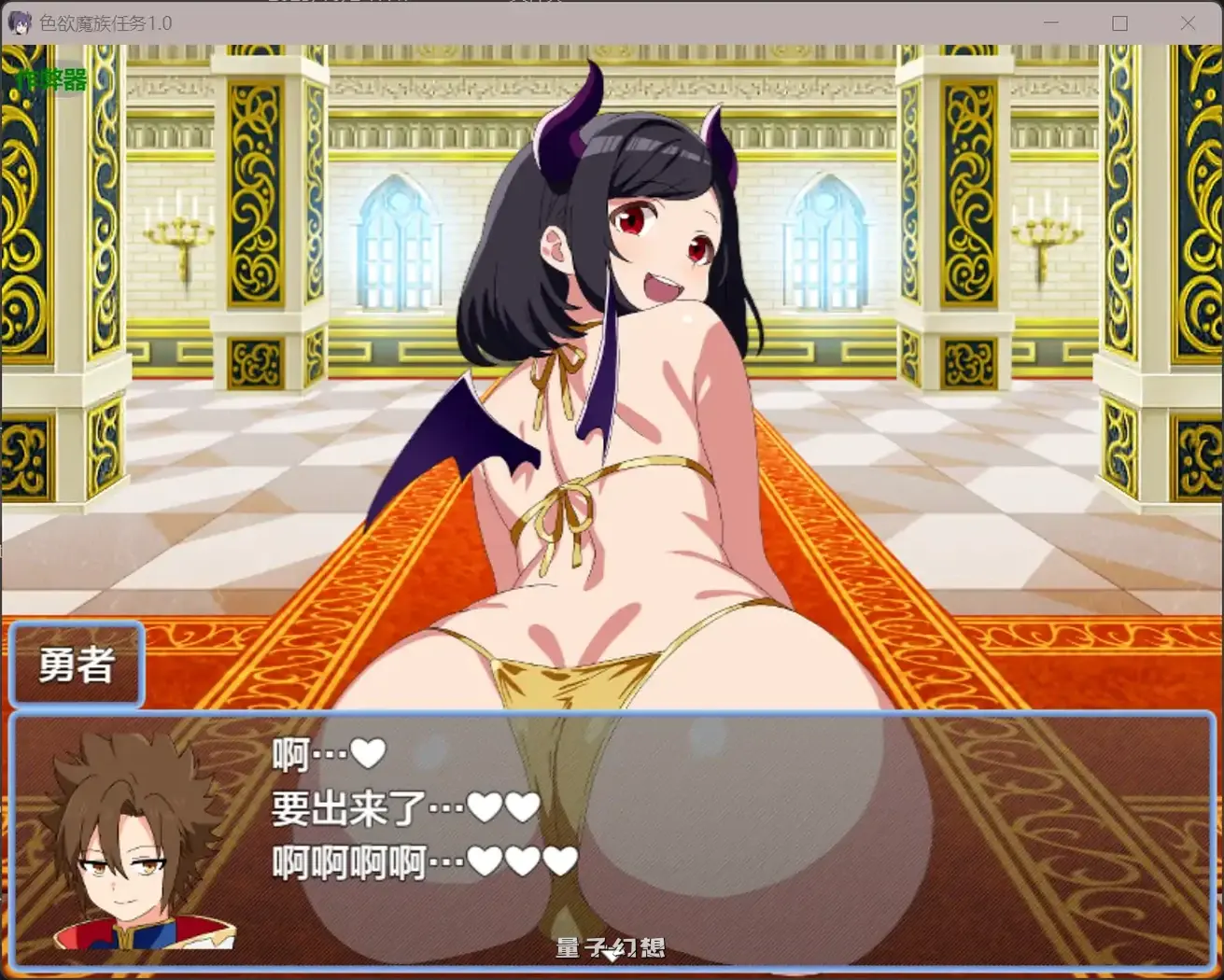Minimize the game window

pyautogui.click(x=1051, y=22)
